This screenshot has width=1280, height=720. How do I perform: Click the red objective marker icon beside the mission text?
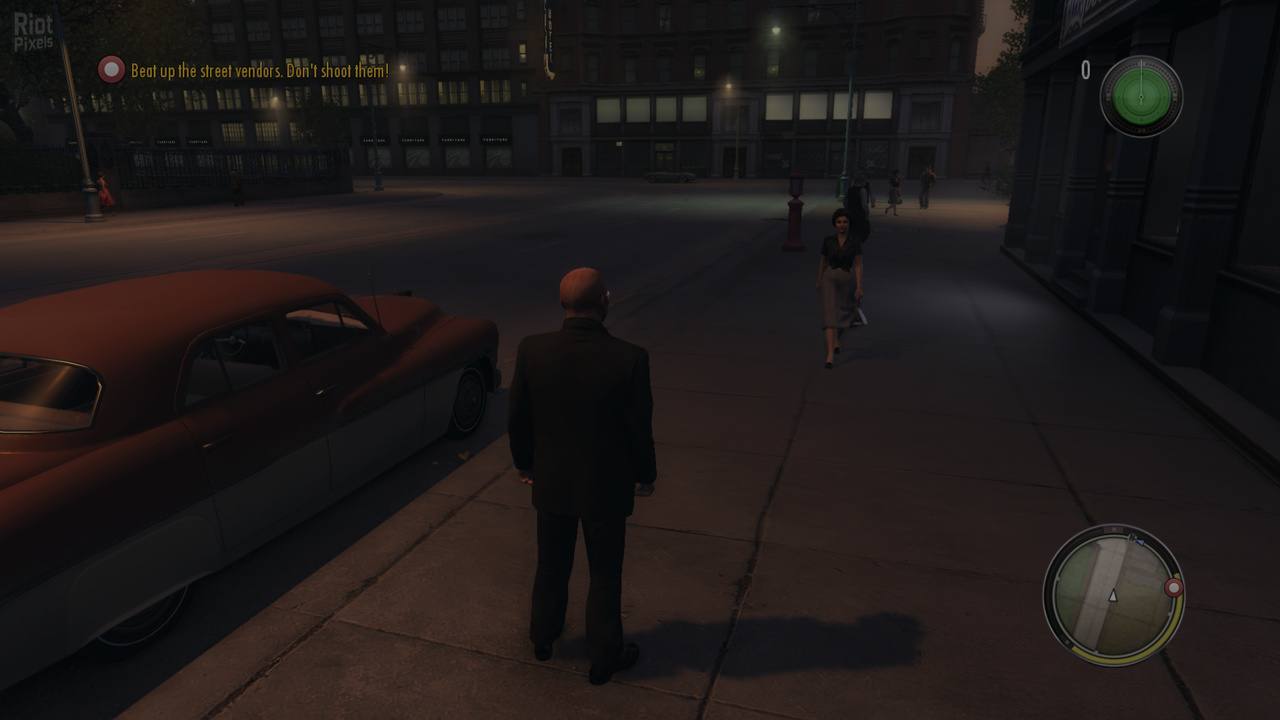[x=111, y=69]
